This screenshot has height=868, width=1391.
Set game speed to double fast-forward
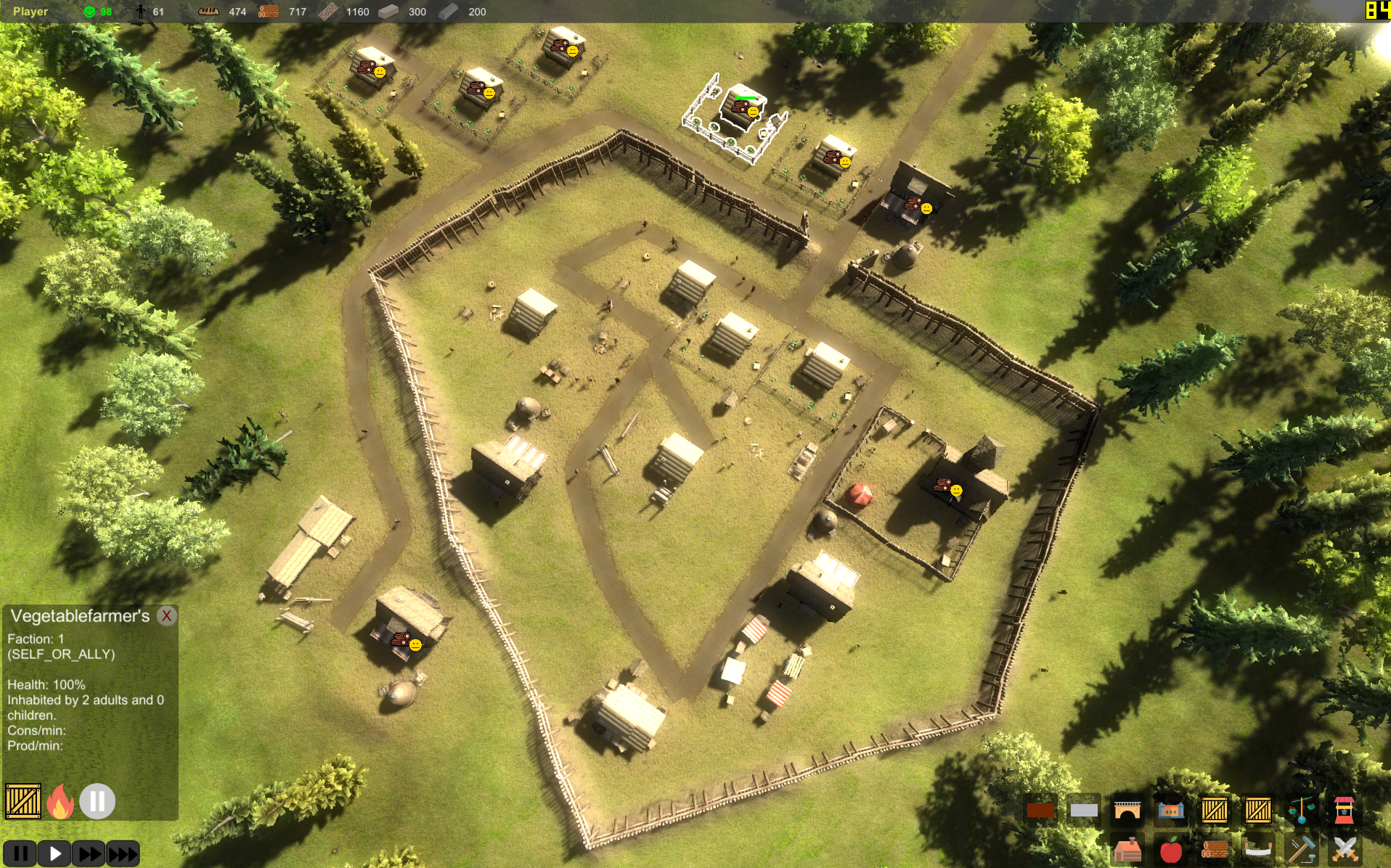(x=89, y=853)
